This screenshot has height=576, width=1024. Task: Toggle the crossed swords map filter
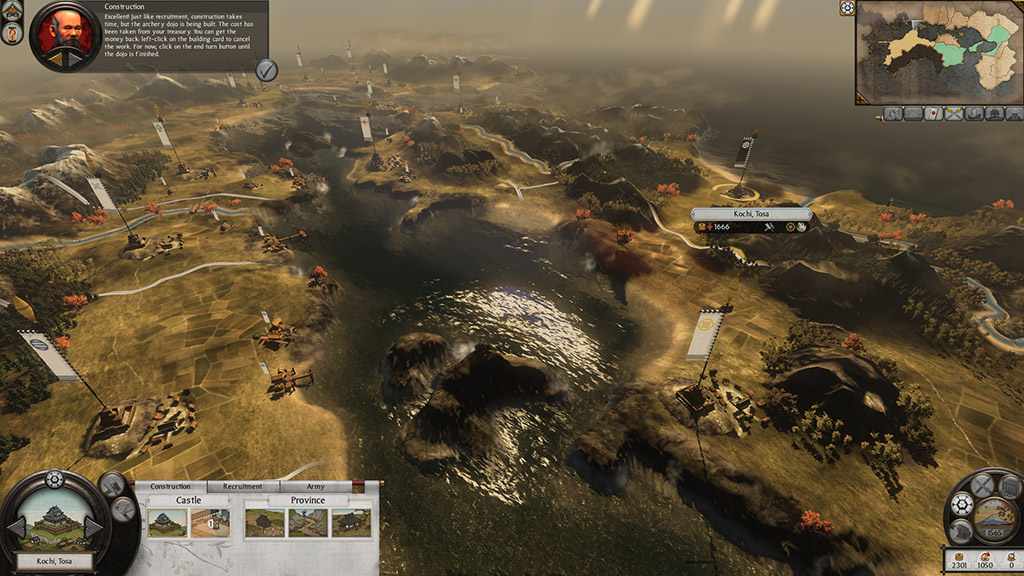(953, 115)
